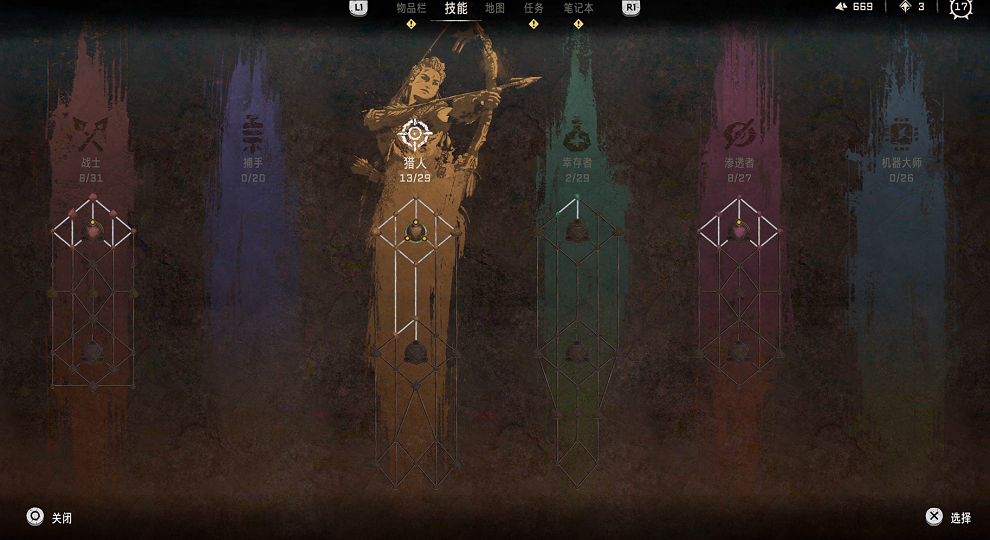Open the 地图 map tab
Screen dimensions: 990x540
[495, 8]
